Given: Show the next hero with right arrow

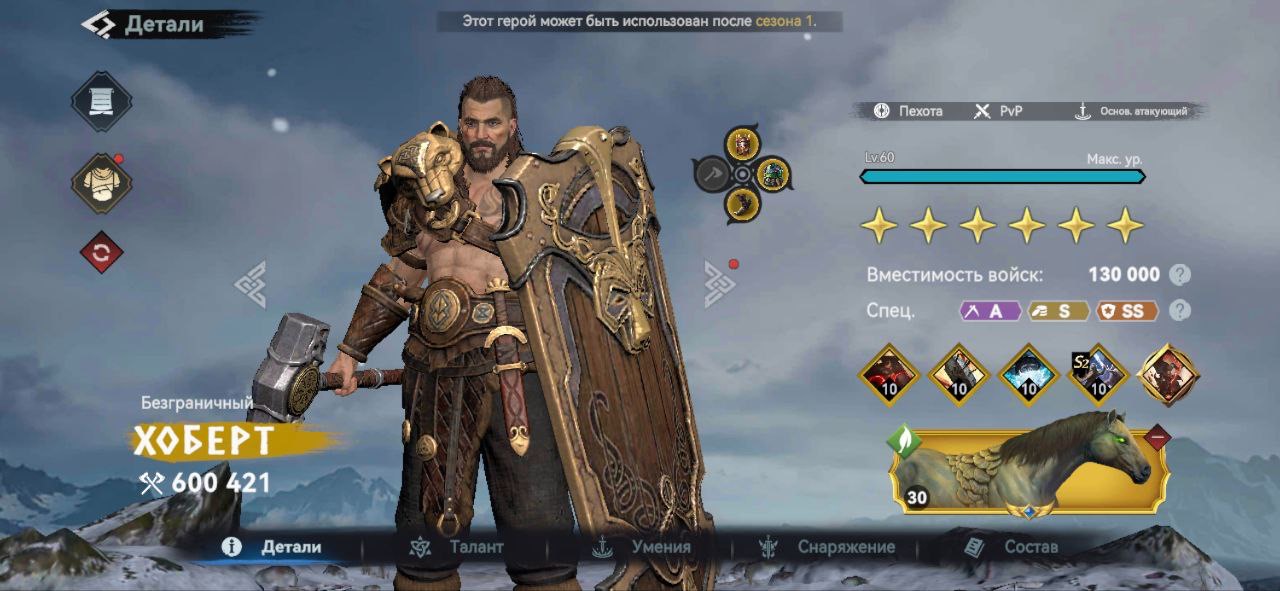Looking at the screenshot, I should coord(719,284).
